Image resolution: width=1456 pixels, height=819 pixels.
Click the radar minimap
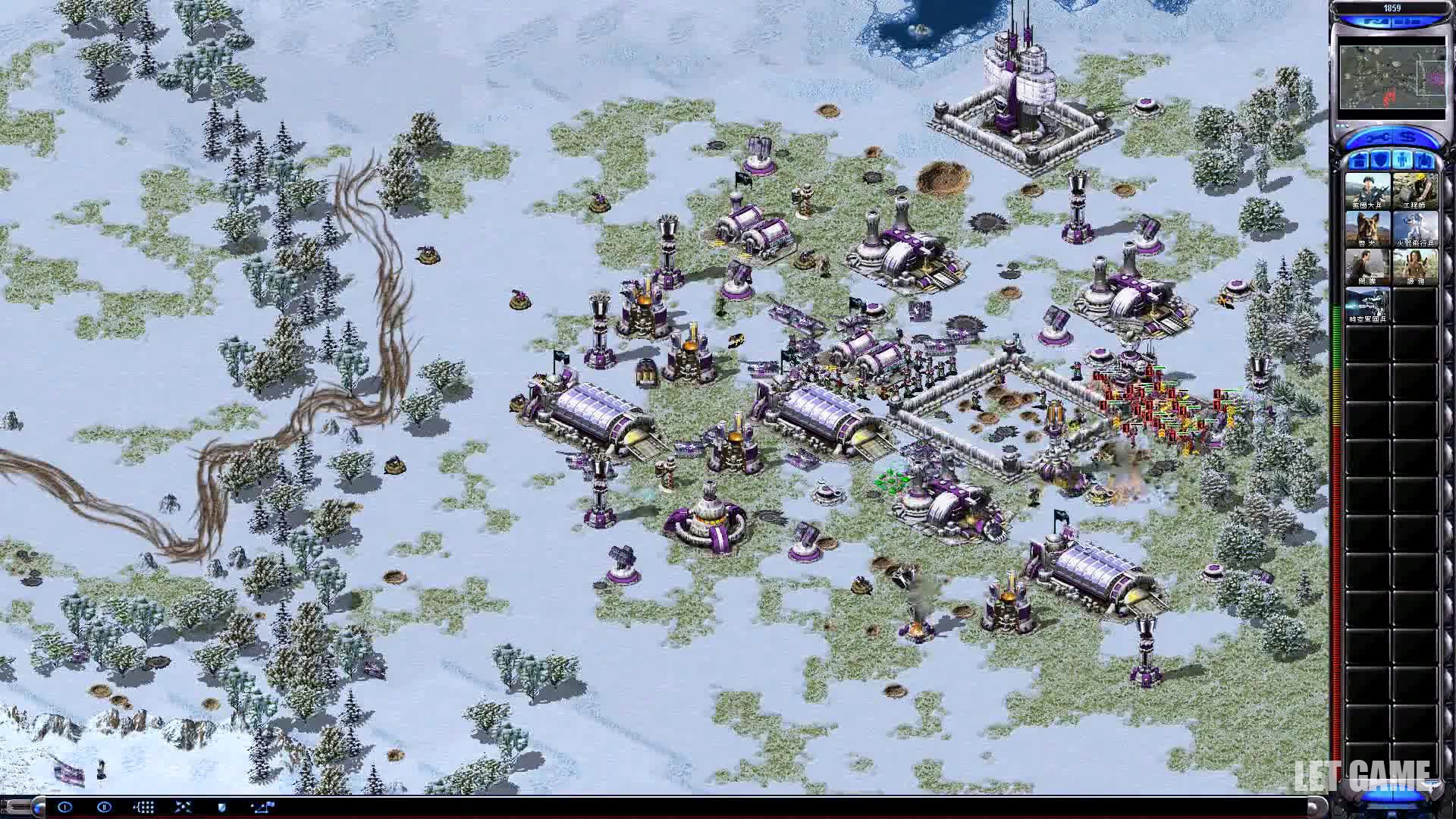pyautogui.click(x=1392, y=78)
